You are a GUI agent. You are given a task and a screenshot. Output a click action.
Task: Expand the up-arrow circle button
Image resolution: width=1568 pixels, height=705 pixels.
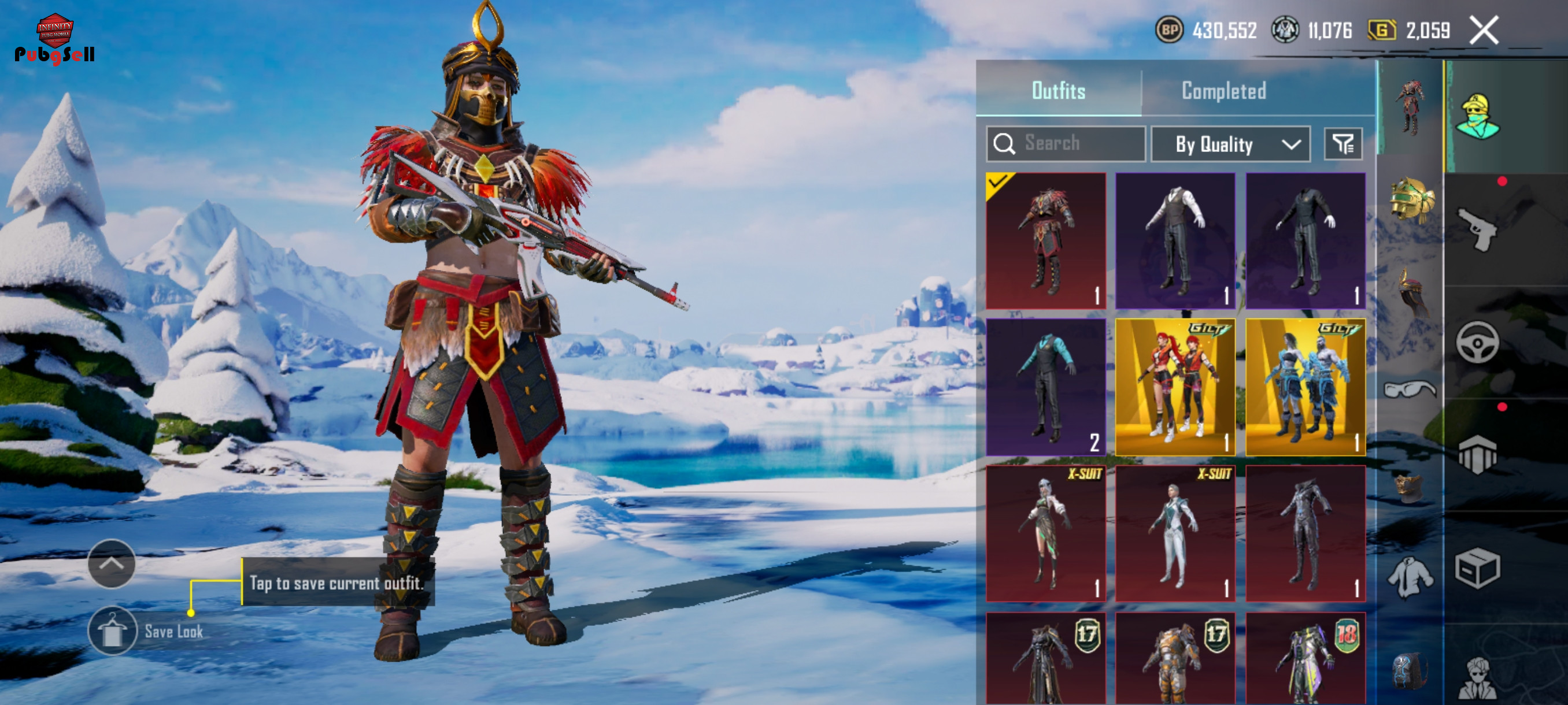(x=112, y=563)
